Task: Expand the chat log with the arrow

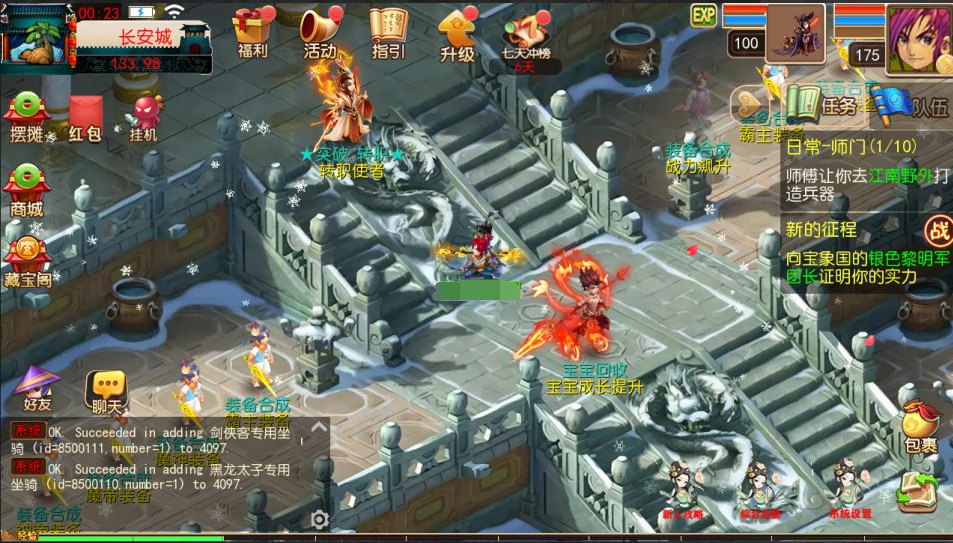Action: (x=319, y=427)
